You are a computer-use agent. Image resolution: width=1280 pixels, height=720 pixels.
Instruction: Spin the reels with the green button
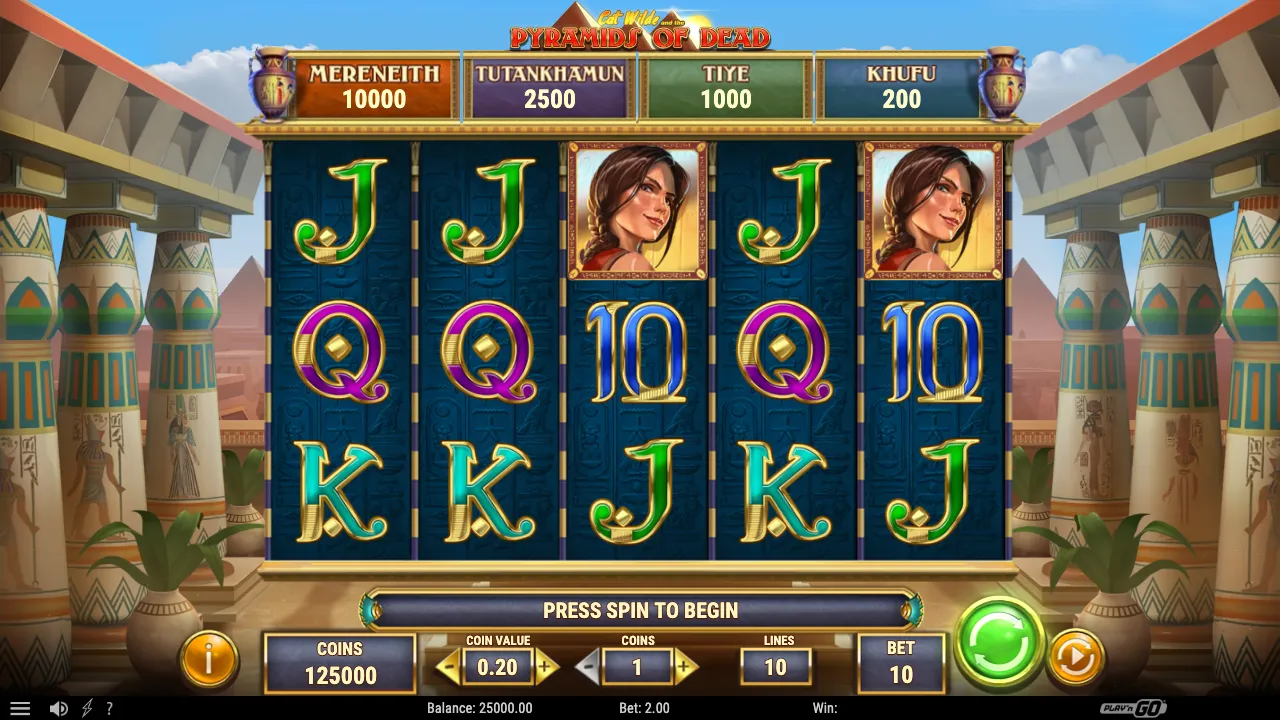[x=999, y=642]
